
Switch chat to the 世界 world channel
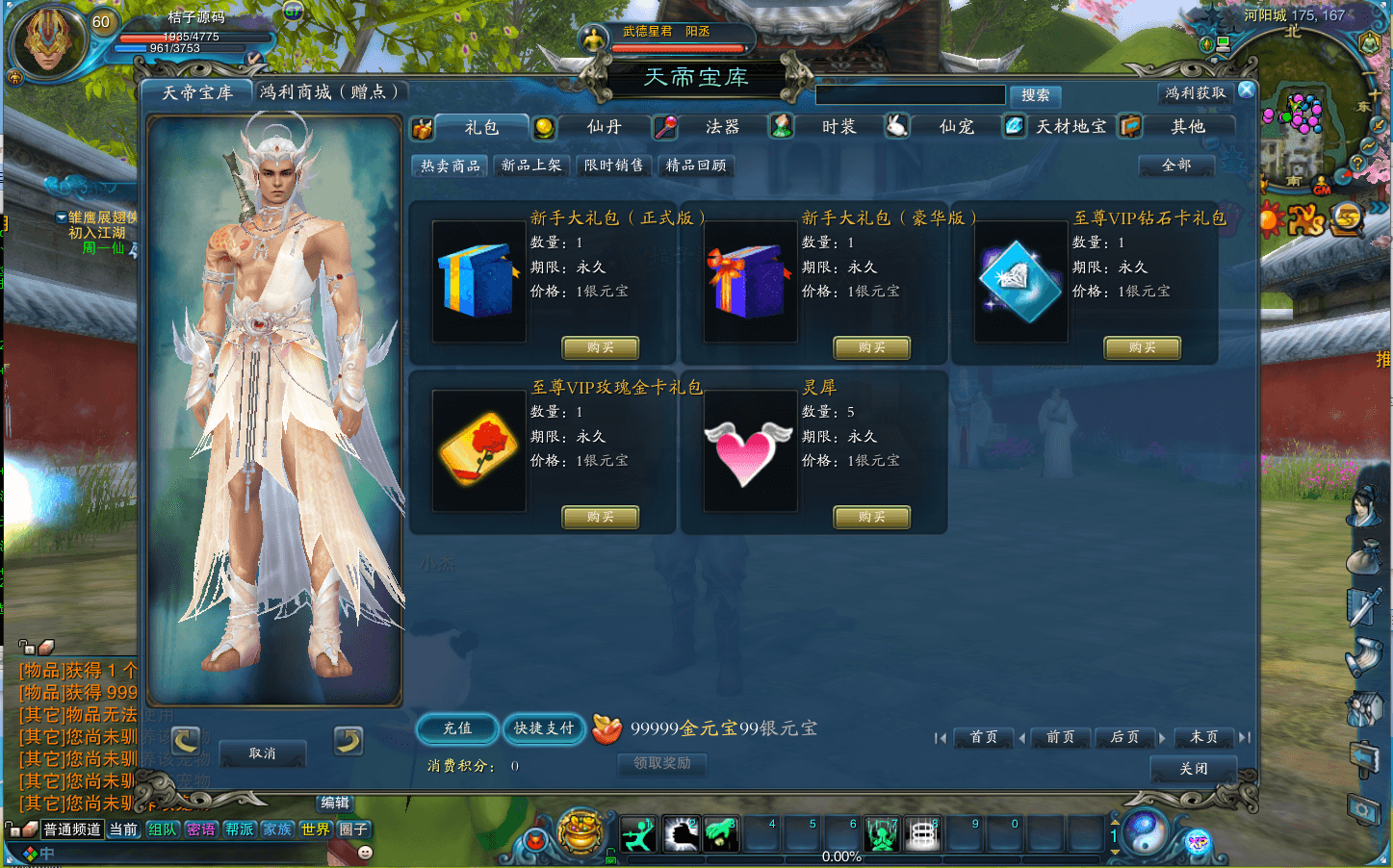315,830
